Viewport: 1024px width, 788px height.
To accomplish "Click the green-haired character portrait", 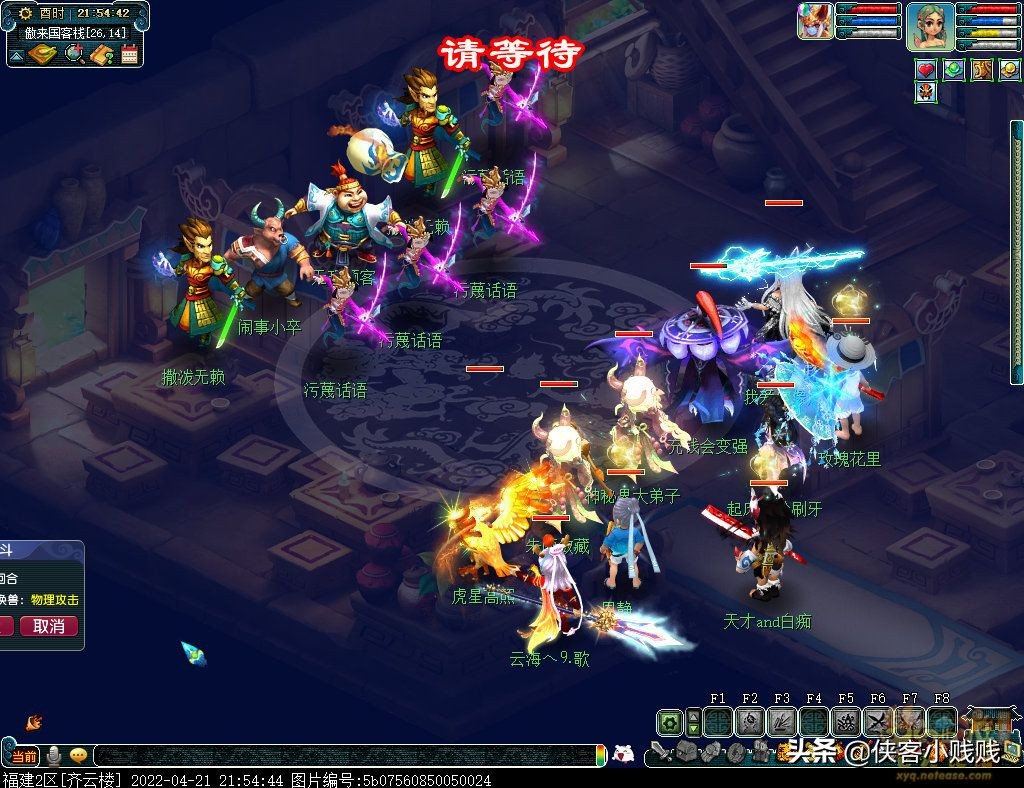I will click(930, 26).
